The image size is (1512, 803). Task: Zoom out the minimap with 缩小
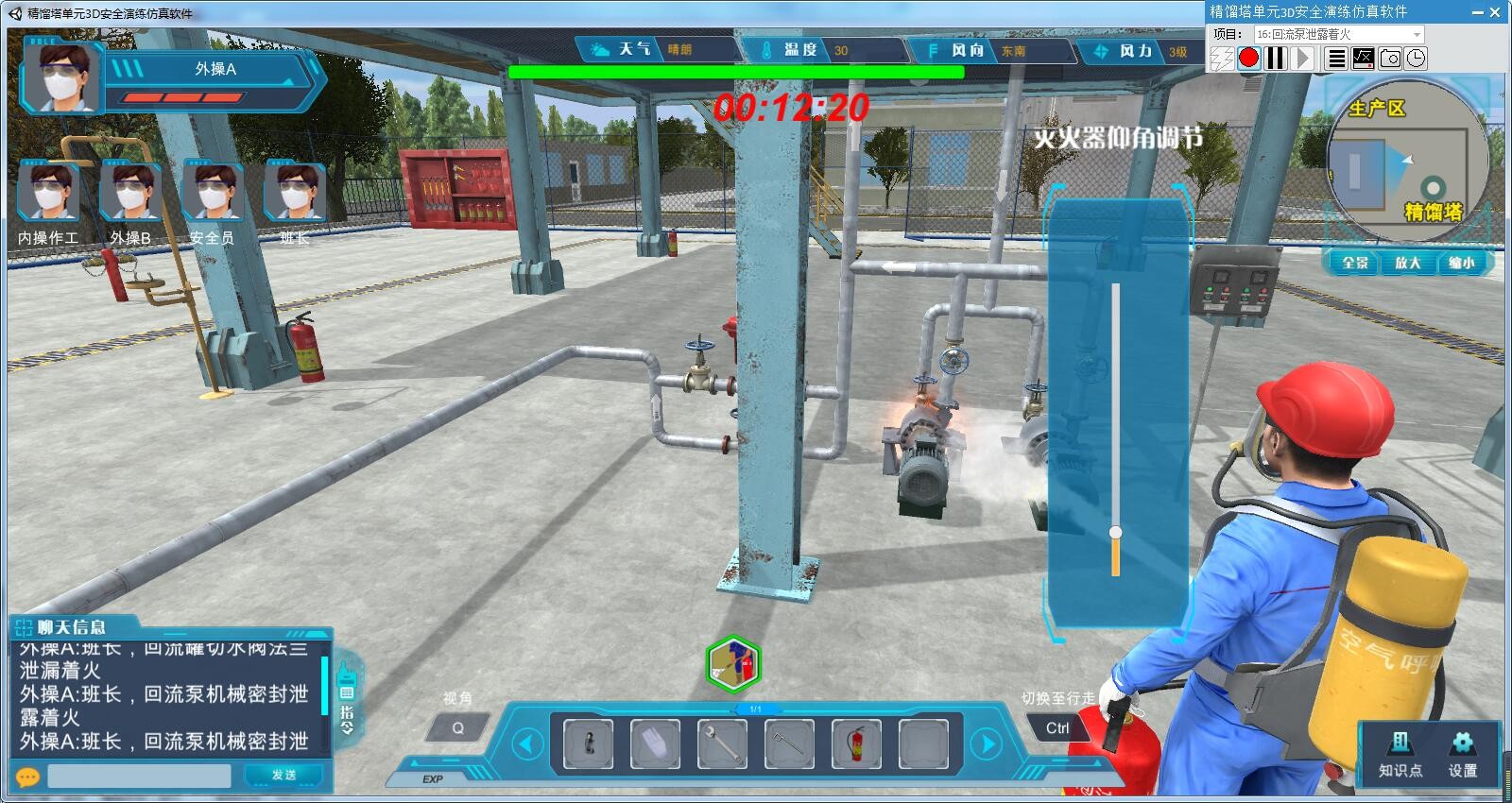tap(1461, 263)
